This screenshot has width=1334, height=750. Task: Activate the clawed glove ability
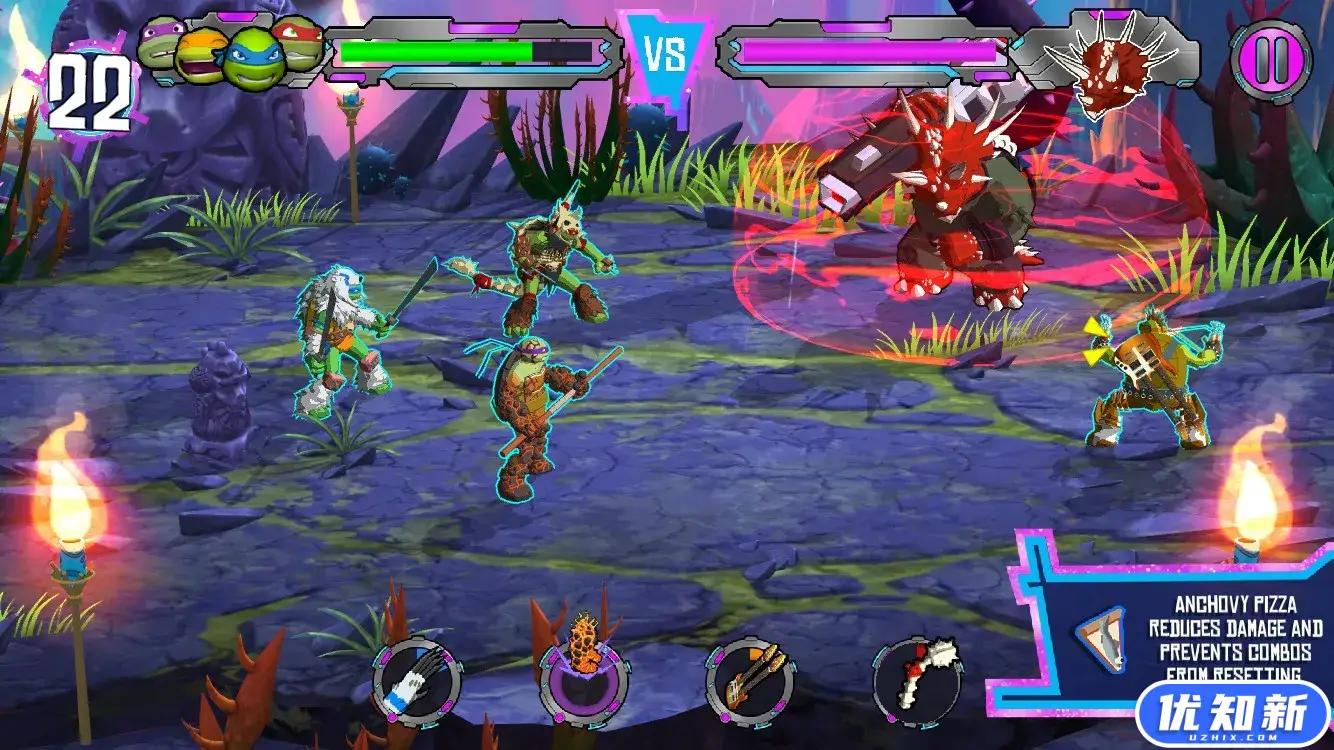(x=417, y=682)
